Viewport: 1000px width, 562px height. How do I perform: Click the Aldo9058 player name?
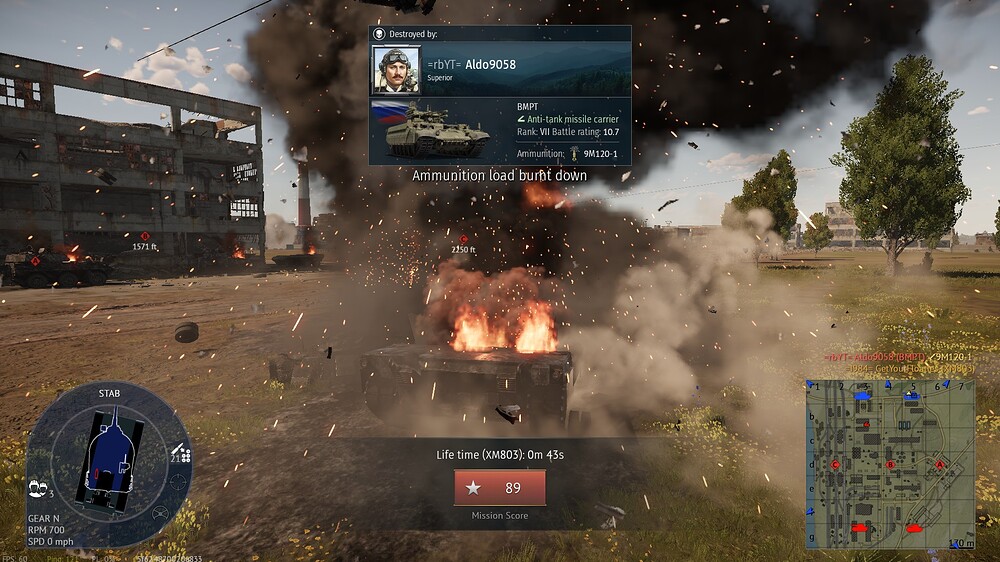[x=490, y=64]
